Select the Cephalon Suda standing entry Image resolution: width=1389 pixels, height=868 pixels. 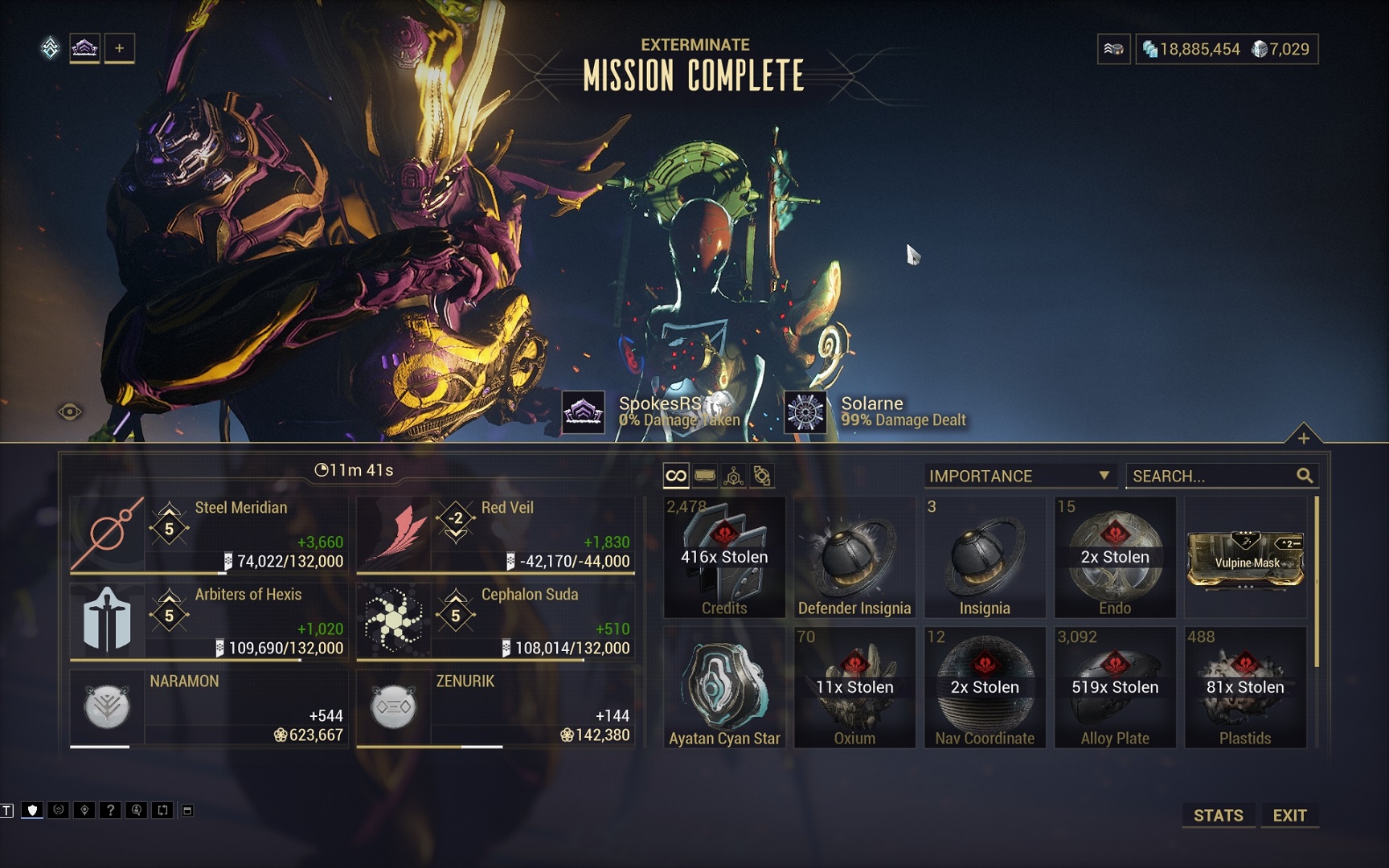495,621
